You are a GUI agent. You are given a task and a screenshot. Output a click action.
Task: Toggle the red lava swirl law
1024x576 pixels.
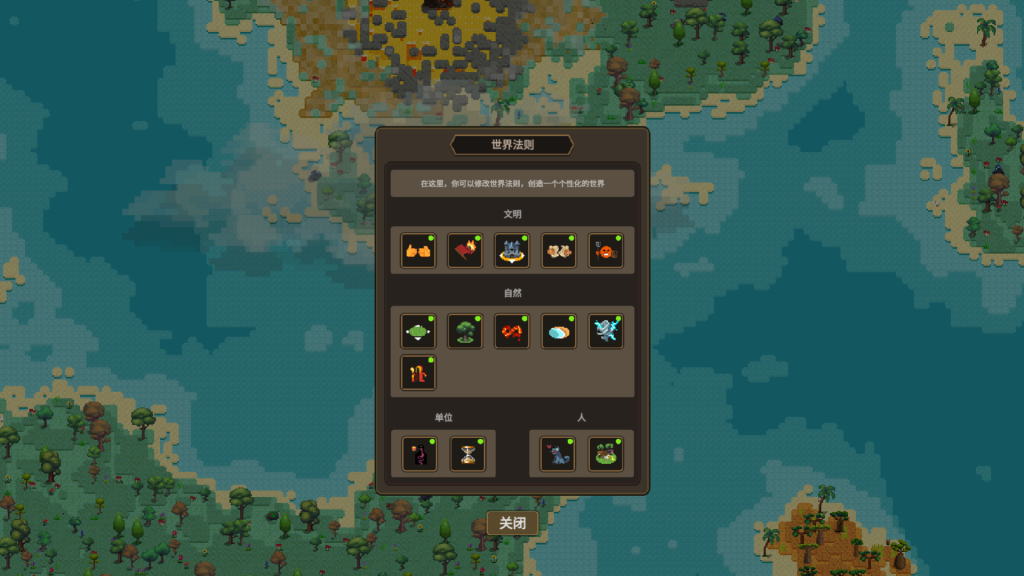[512, 331]
